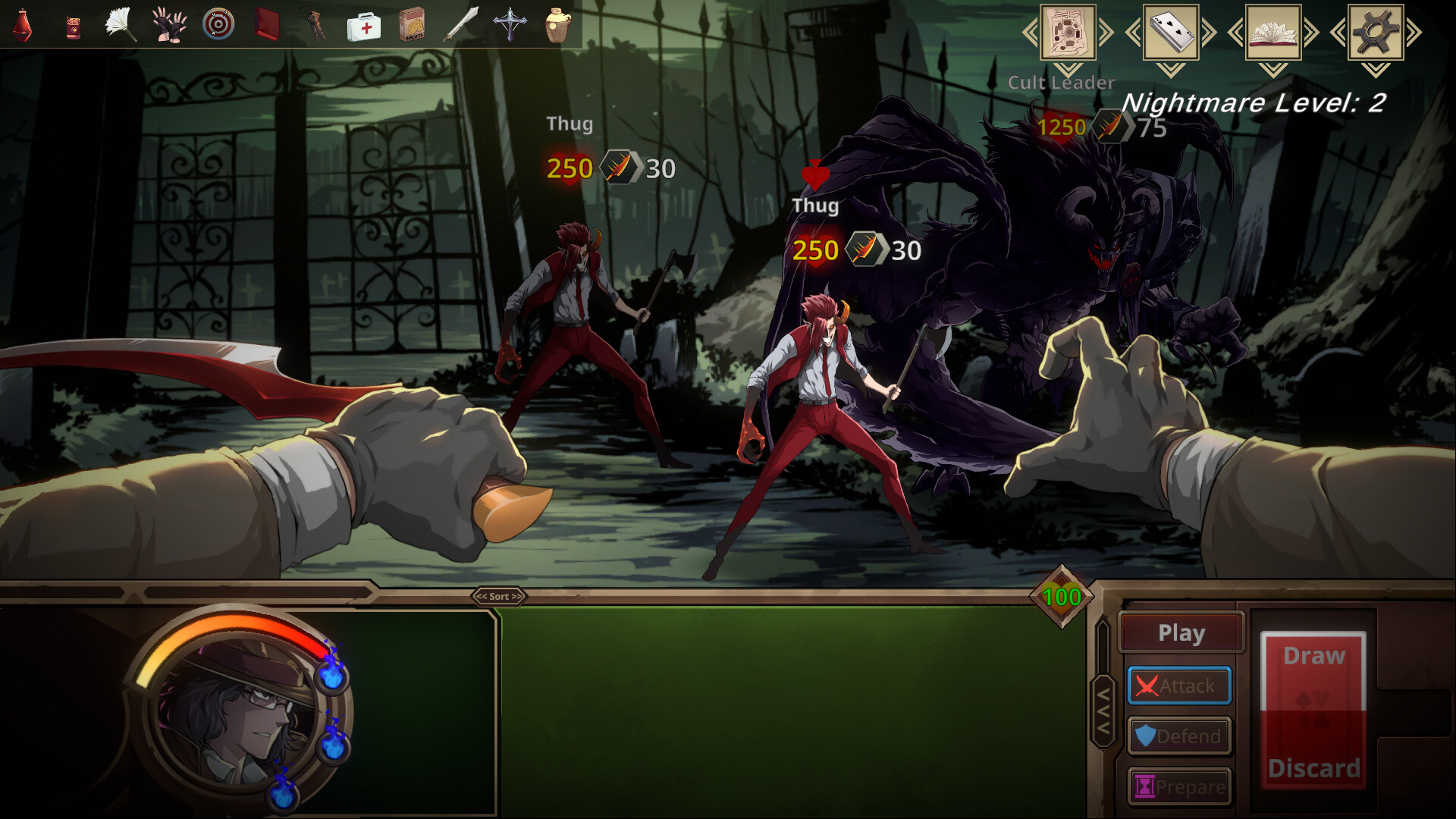Image resolution: width=1456 pixels, height=819 pixels.
Task: Open the card deck viewer
Action: pos(1171,32)
